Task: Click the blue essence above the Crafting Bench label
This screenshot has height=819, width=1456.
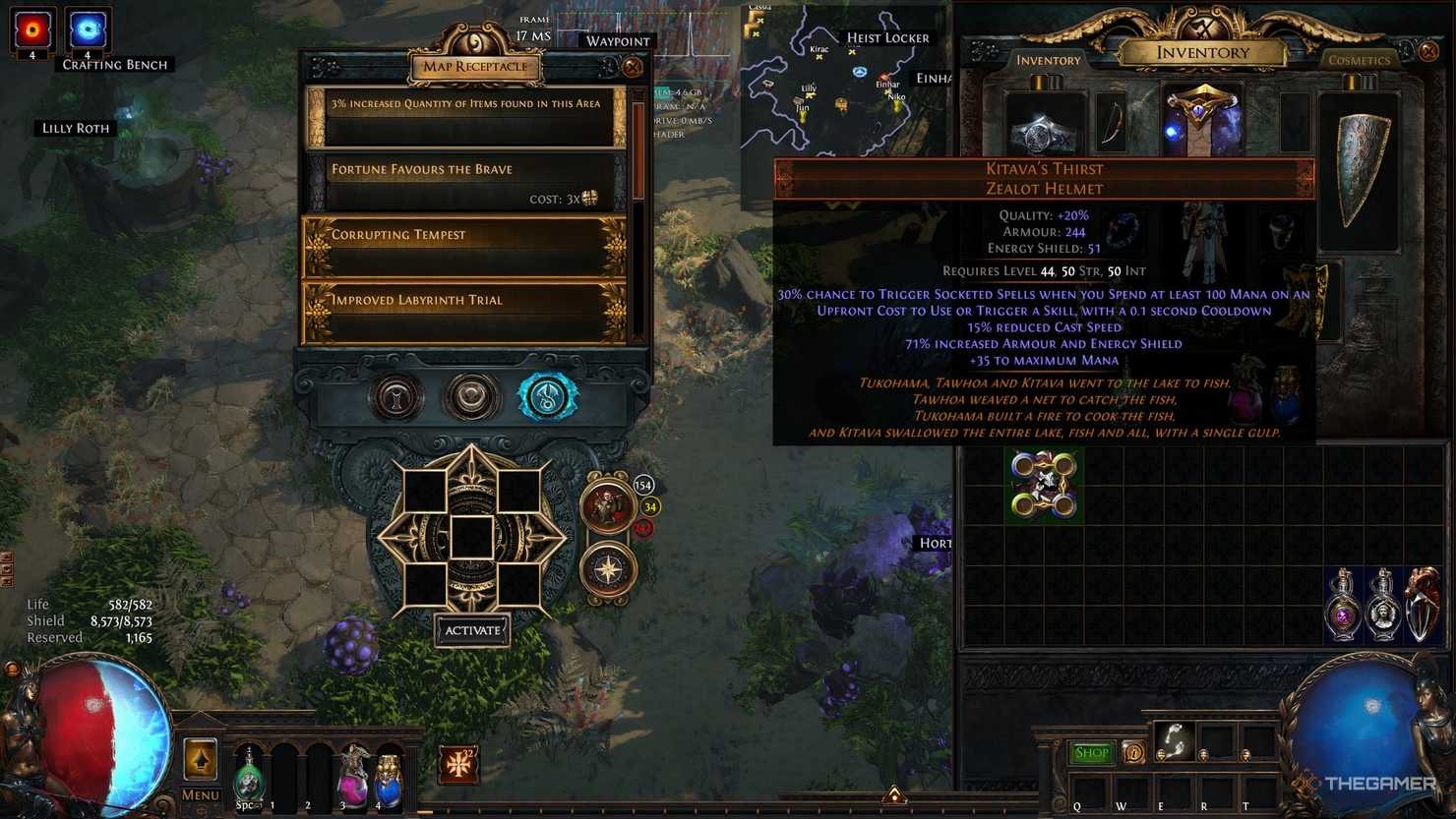Action: click(87, 27)
